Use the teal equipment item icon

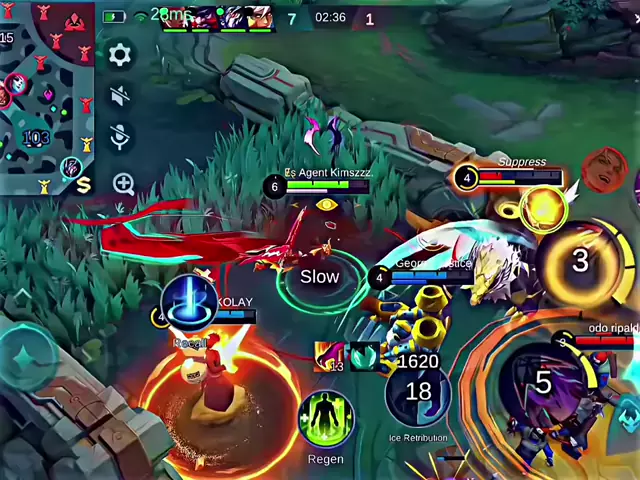[364, 355]
